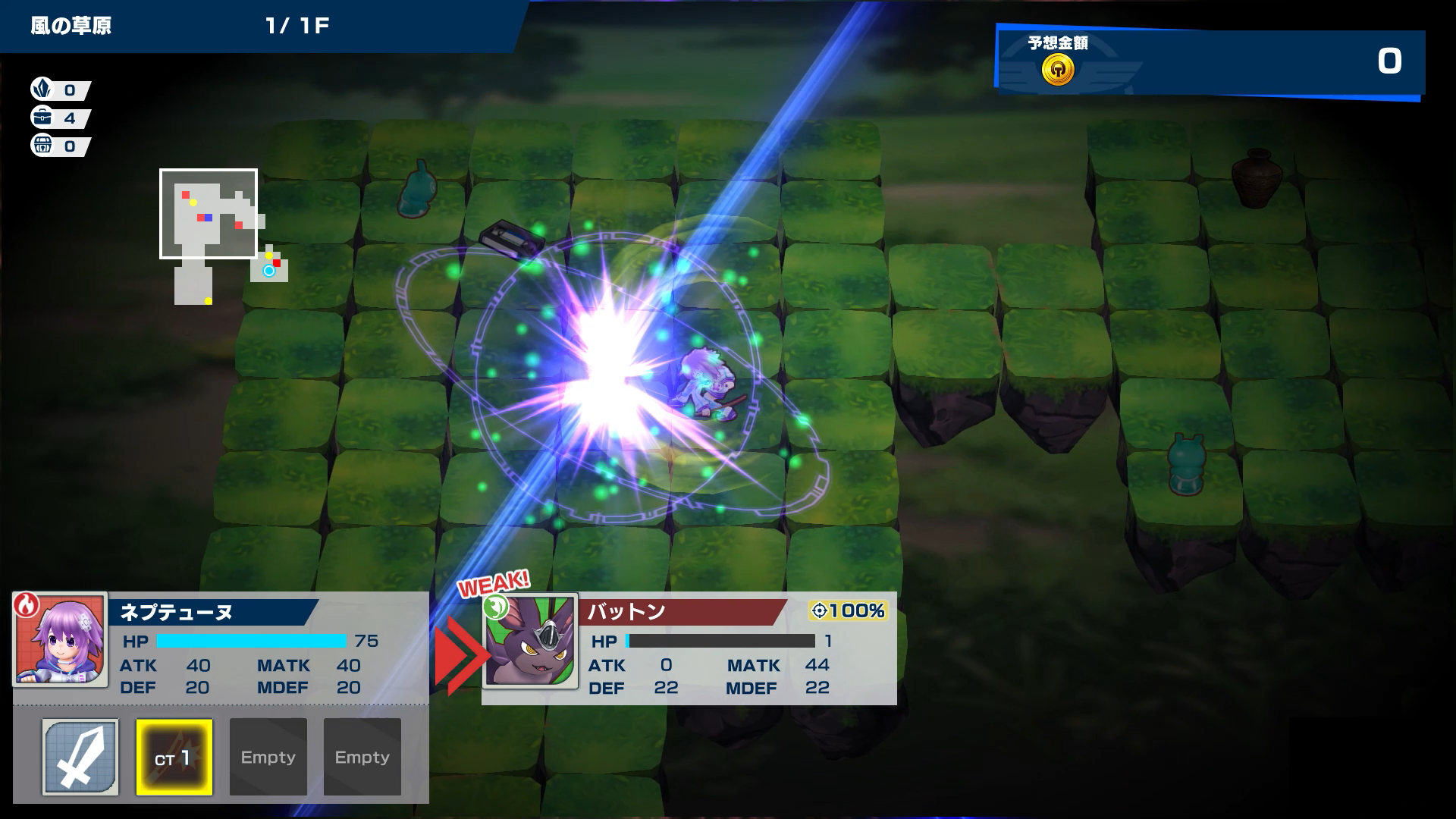The image size is (1456, 819).
Task: Select the sword attack skill slot
Action: pos(80,757)
